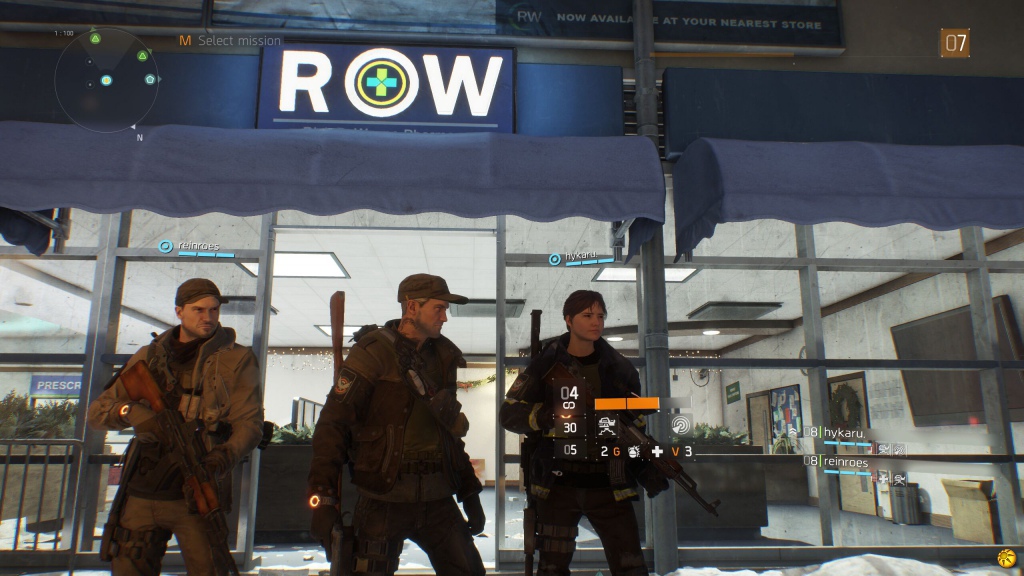The image size is (1024, 576).
Task: Activate the pulse scan skill icon
Action: pos(681,426)
